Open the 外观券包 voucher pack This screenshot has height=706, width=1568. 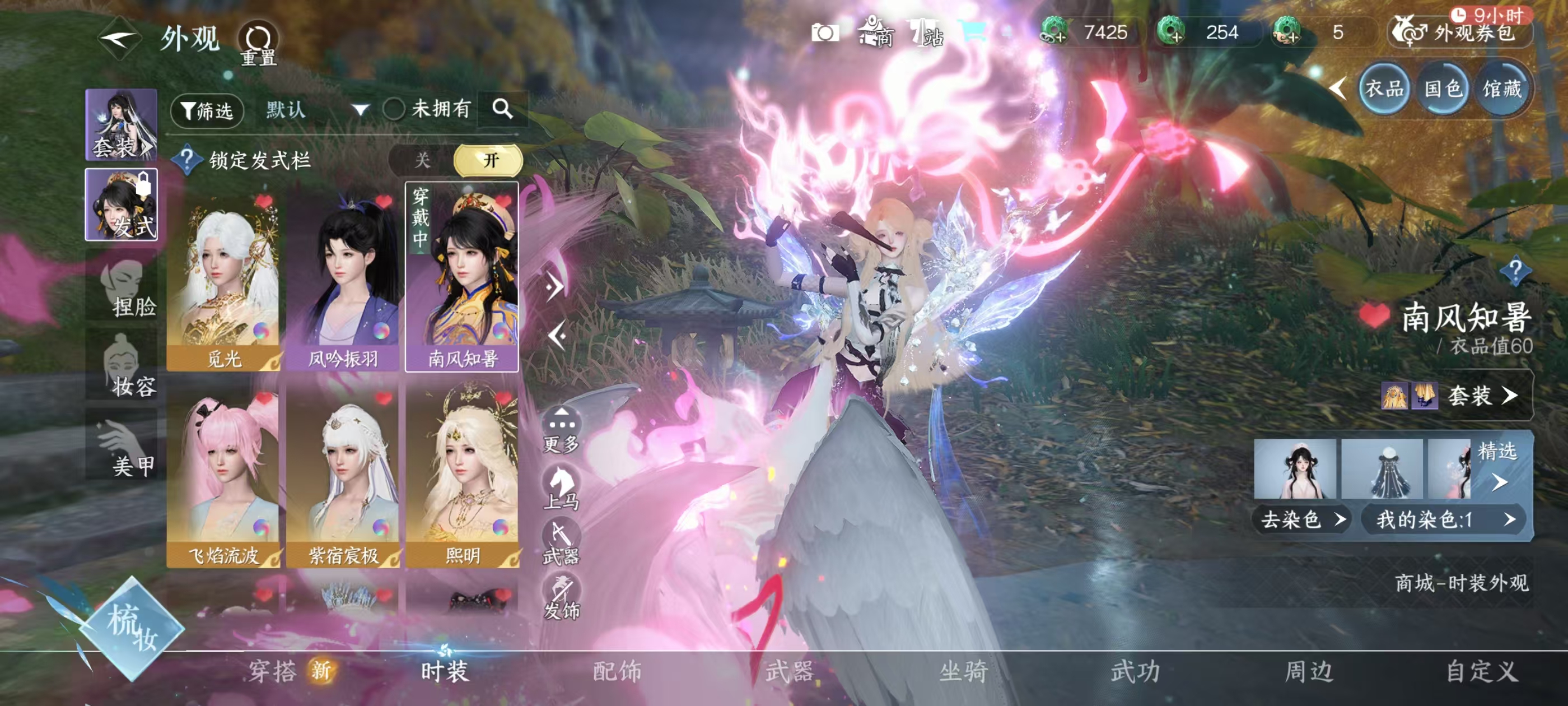point(1461,32)
